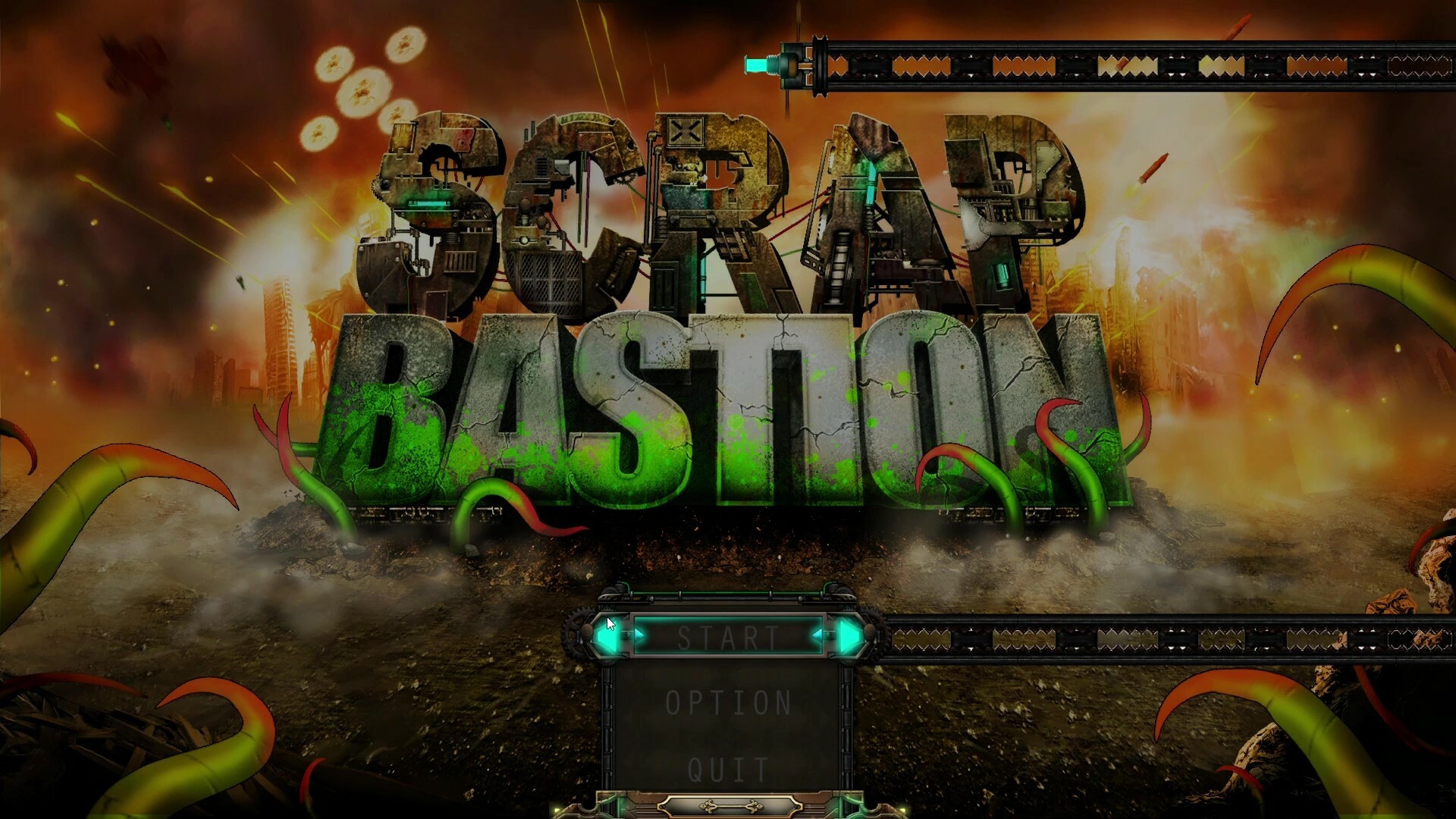Click the small left chevron beside START
This screenshot has width=1456, height=819.
tap(639, 635)
